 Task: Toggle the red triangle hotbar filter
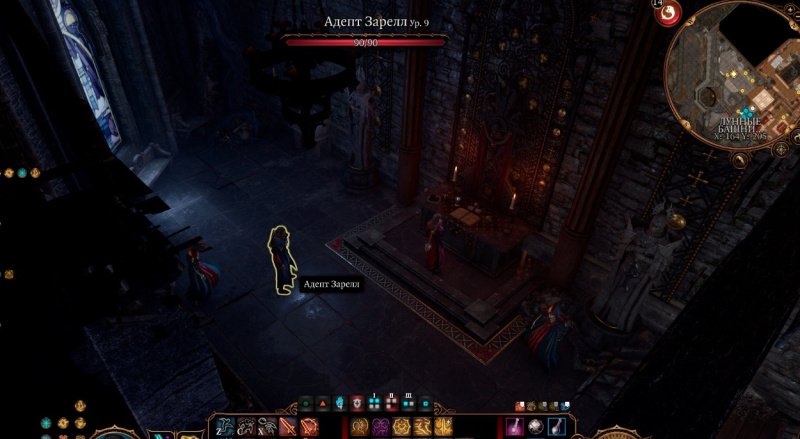323,404
